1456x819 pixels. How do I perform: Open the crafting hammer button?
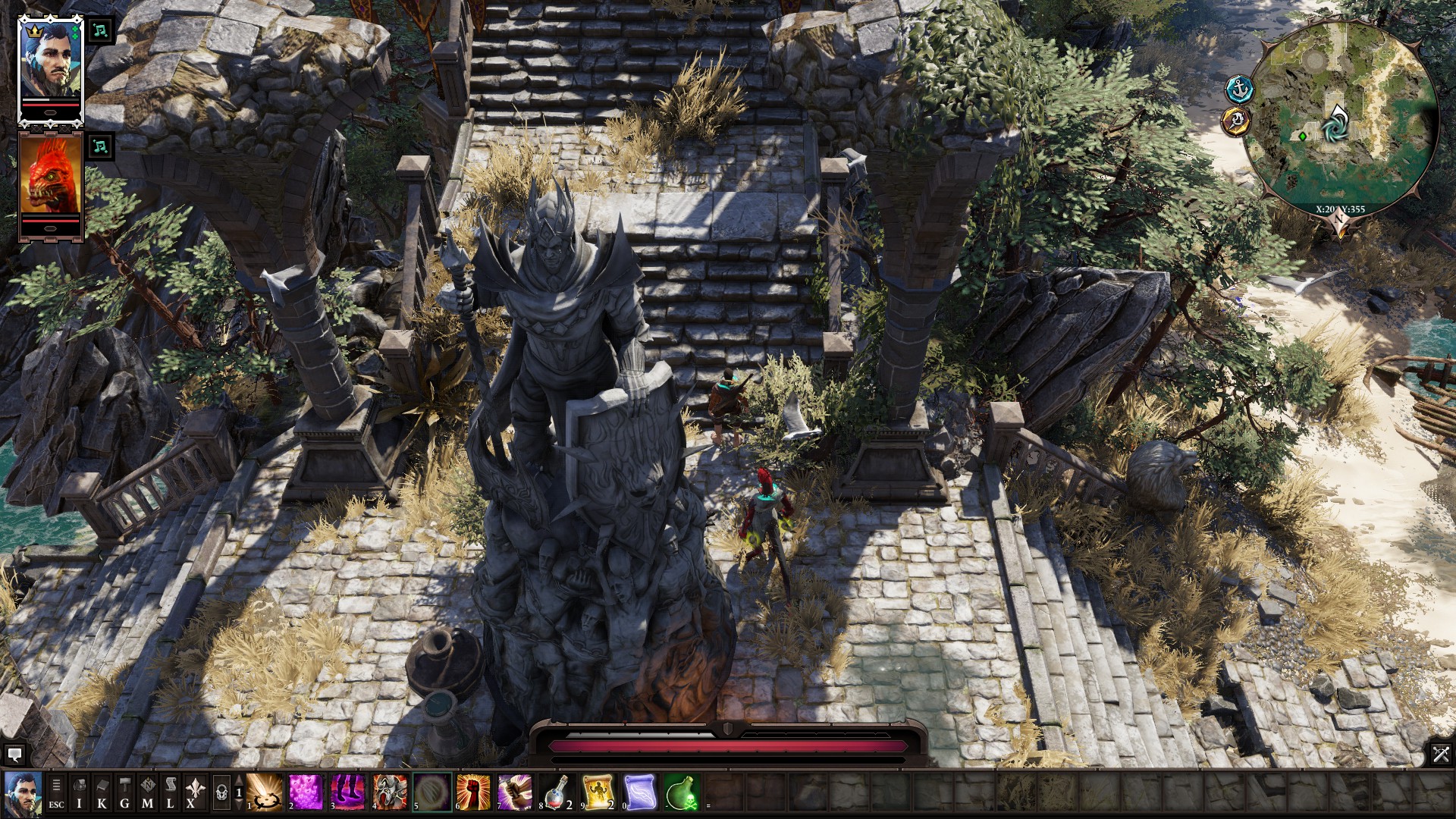(124, 793)
